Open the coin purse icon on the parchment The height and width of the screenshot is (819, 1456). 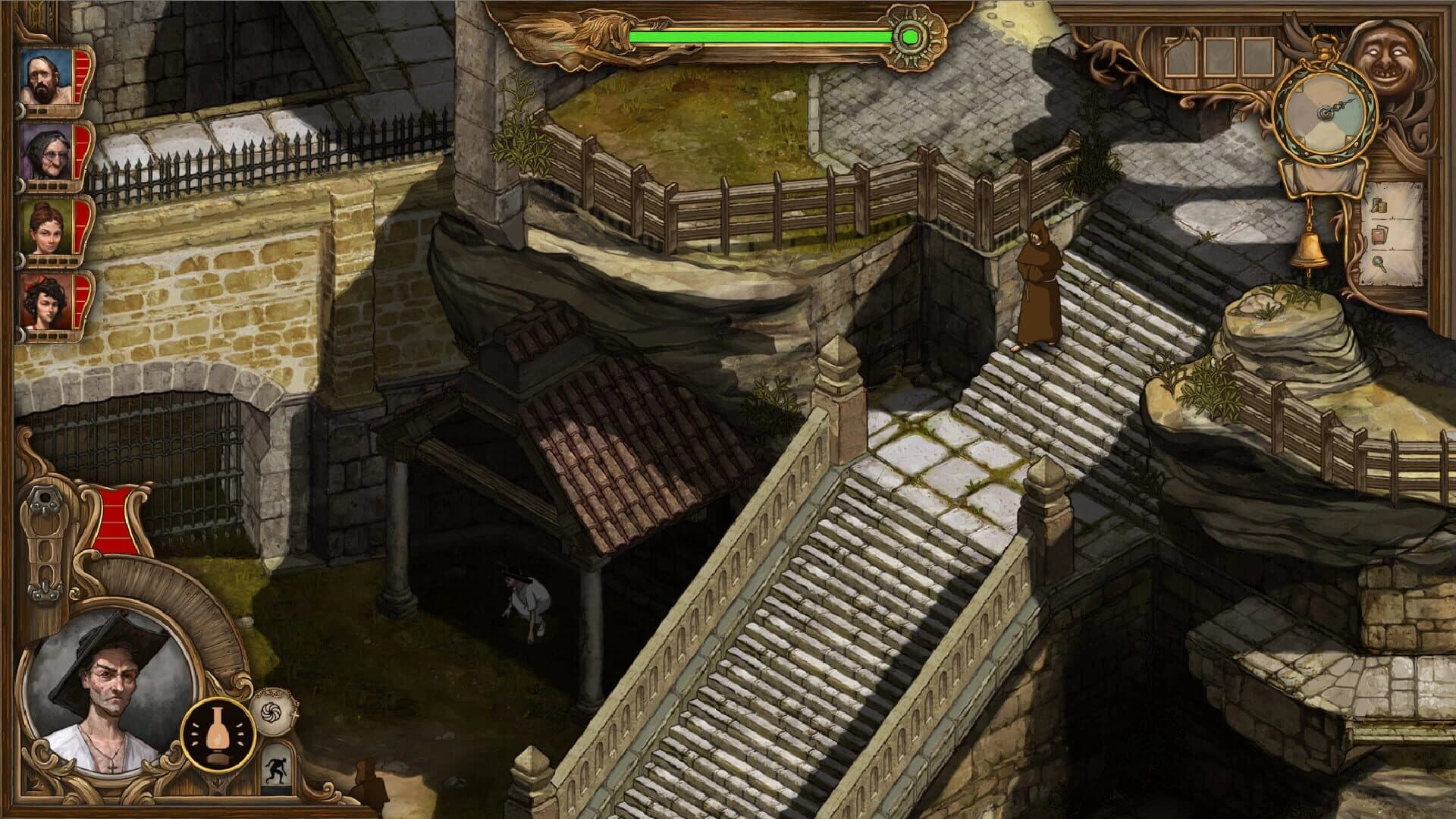pos(1381,206)
